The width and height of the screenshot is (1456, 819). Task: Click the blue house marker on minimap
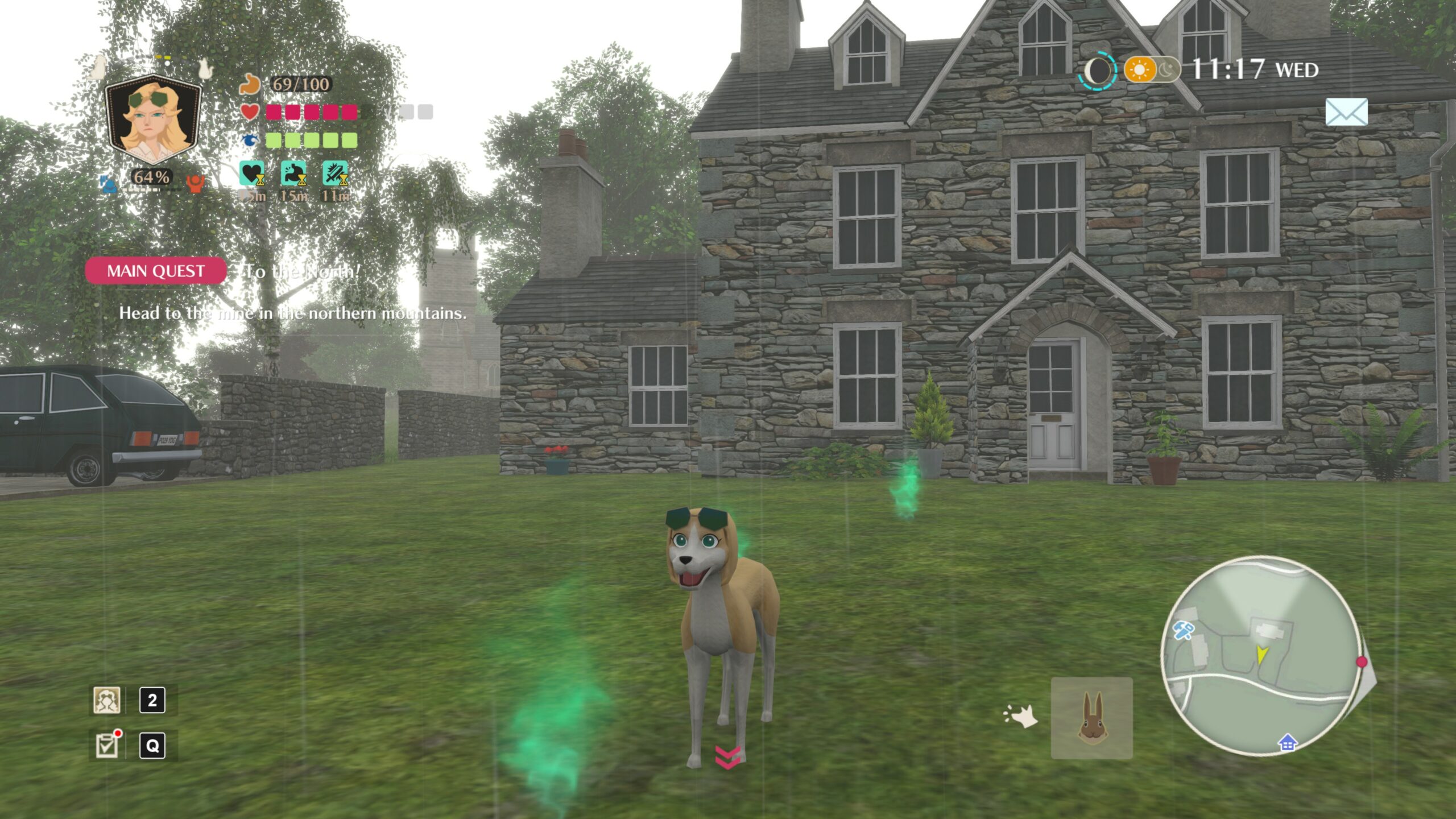click(1287, 743)
